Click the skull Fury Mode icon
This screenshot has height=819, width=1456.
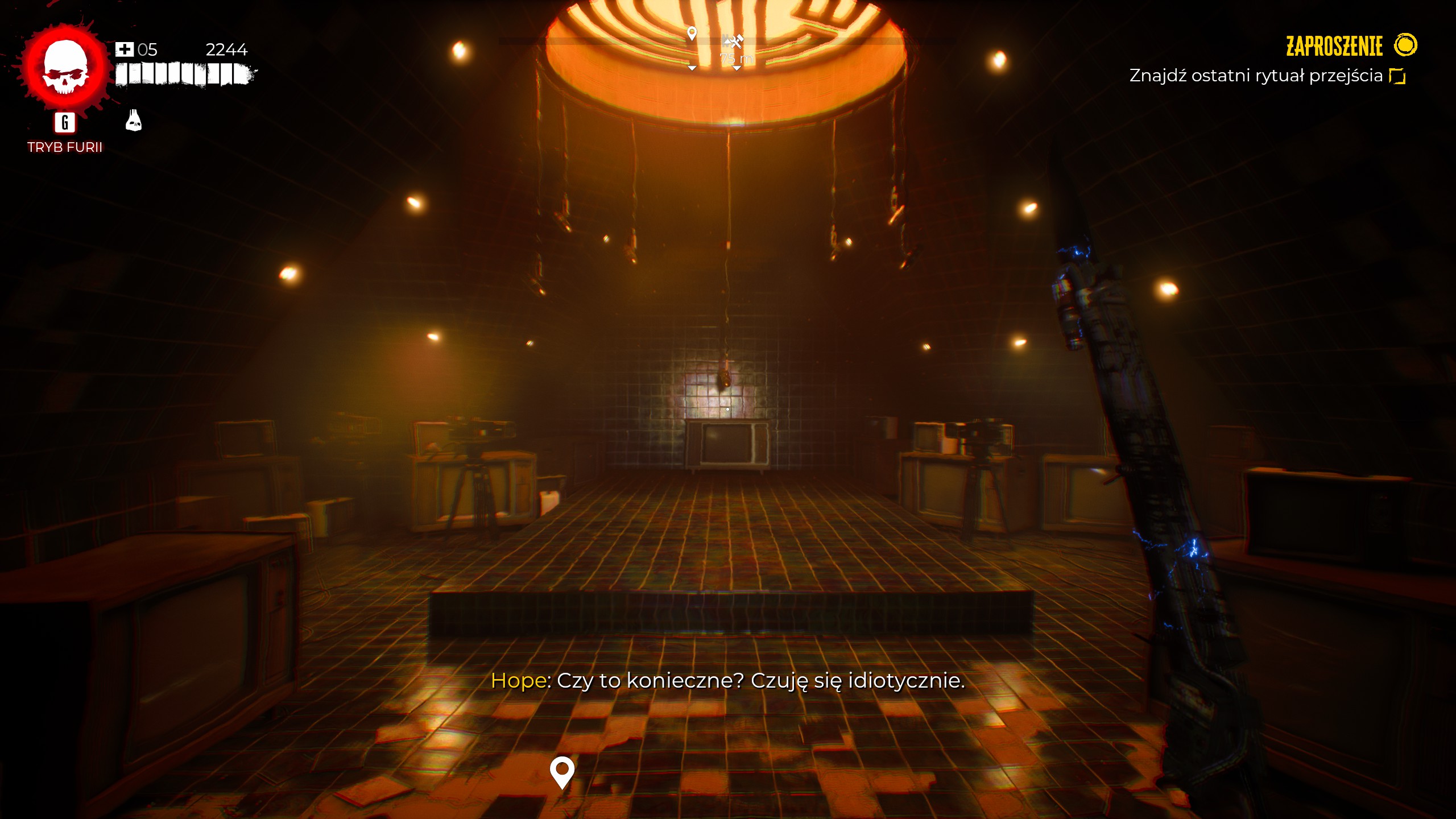pyautogui.click(x=65, y=68)
